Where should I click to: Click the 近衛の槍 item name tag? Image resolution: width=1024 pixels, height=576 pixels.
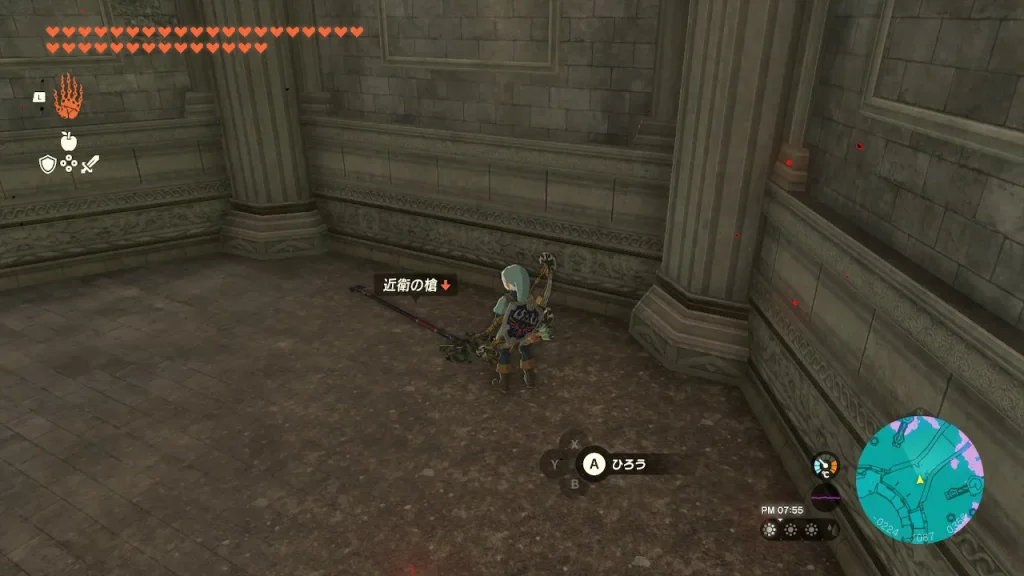pos(416,285)
